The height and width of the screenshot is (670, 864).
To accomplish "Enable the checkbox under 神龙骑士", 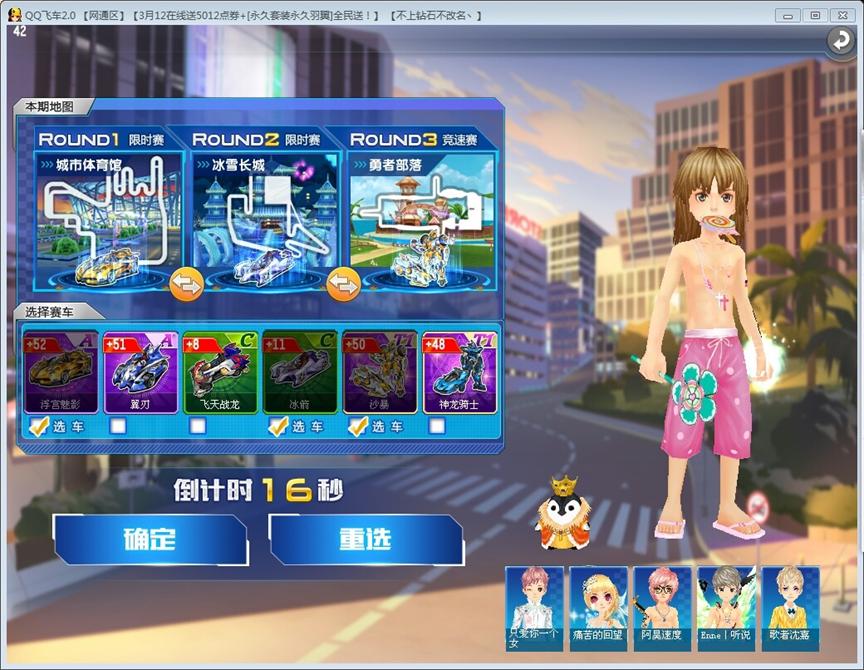I will click(x=437, y=427).
